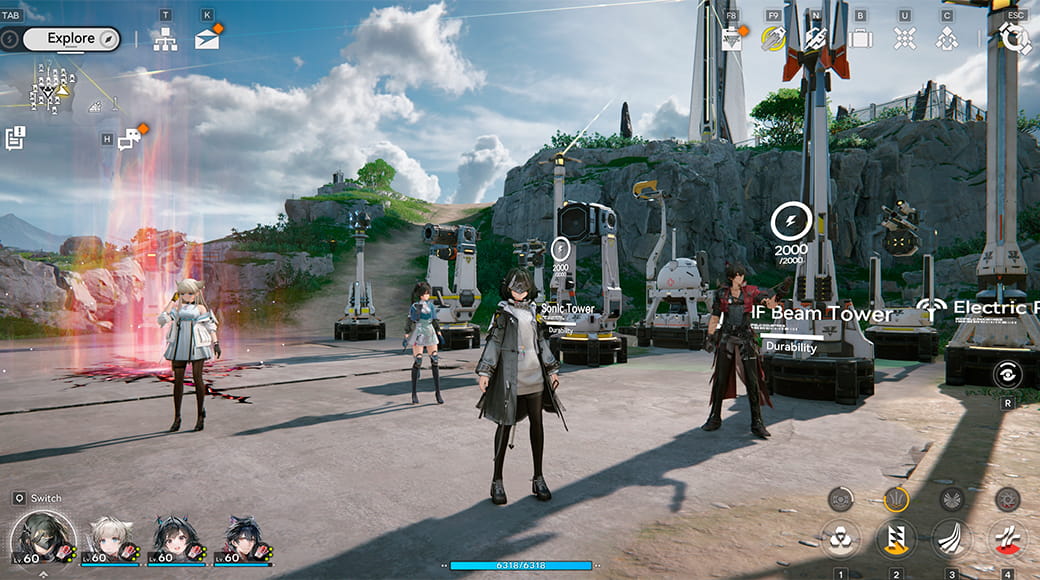Image resolution: width=1040 pixels, height=580 pixels.
Task: Open the calendar-style icon with orange dot
Action: point(731,39)
